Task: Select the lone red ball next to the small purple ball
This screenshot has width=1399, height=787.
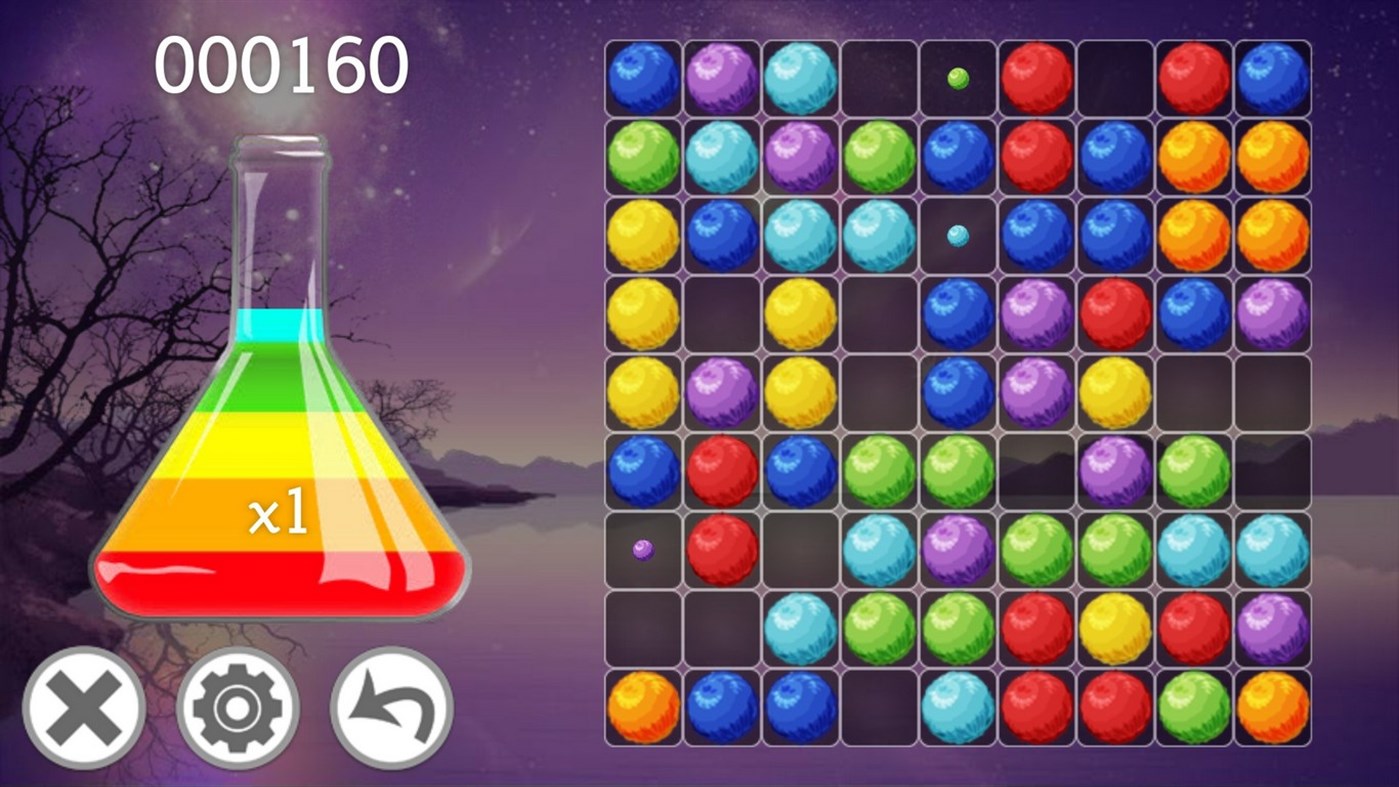Action: (x=722, y=549)
